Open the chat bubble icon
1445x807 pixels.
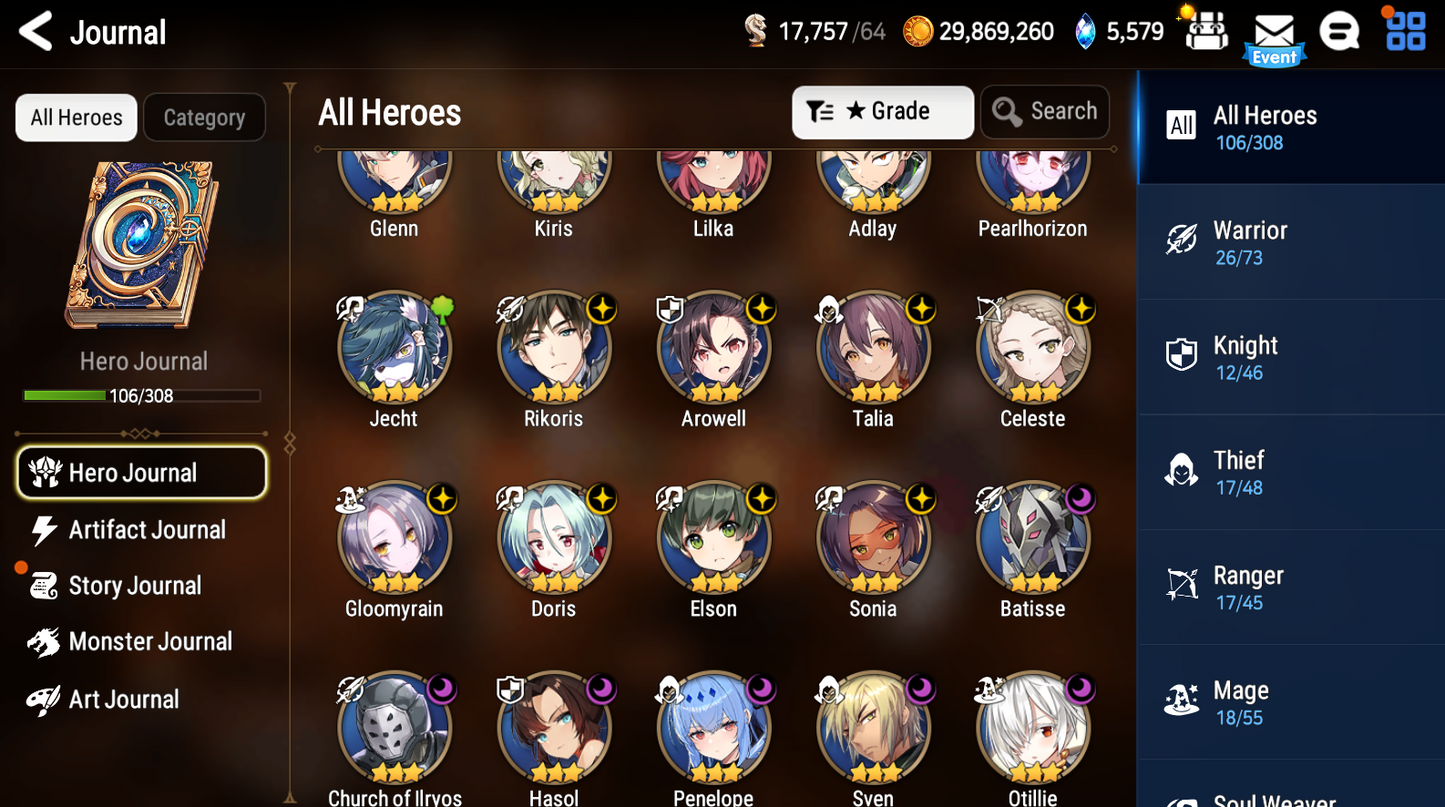[x=1340, y=31]
